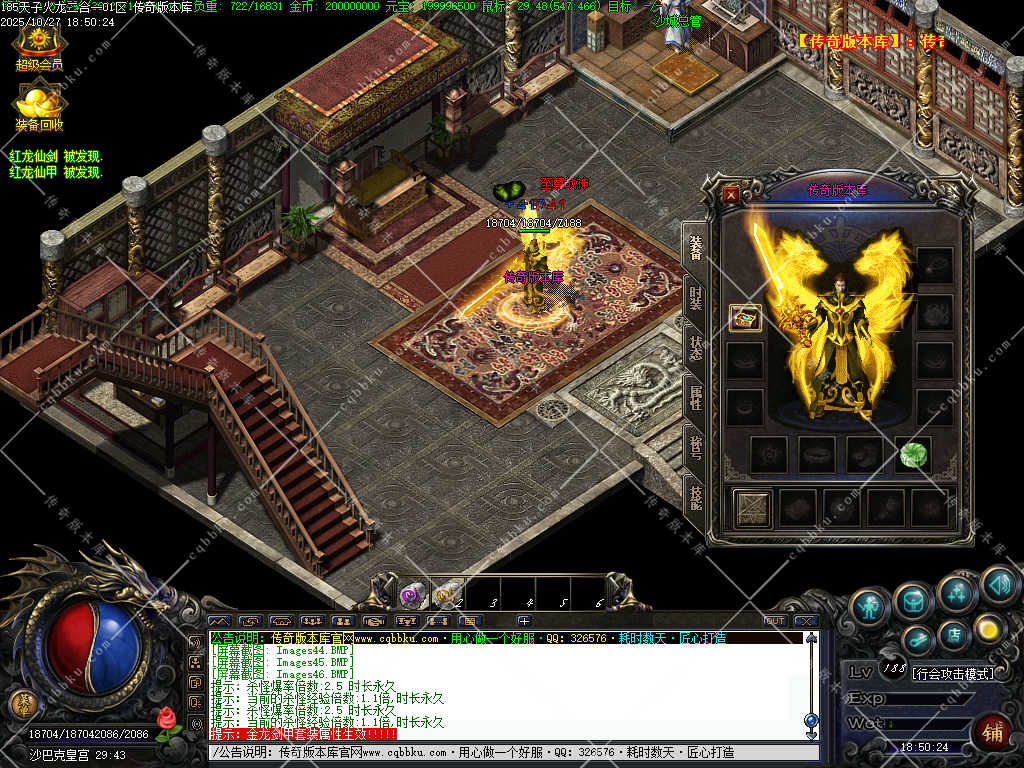
Task: Click the chat message input field
Action: (x=500, y=752)
